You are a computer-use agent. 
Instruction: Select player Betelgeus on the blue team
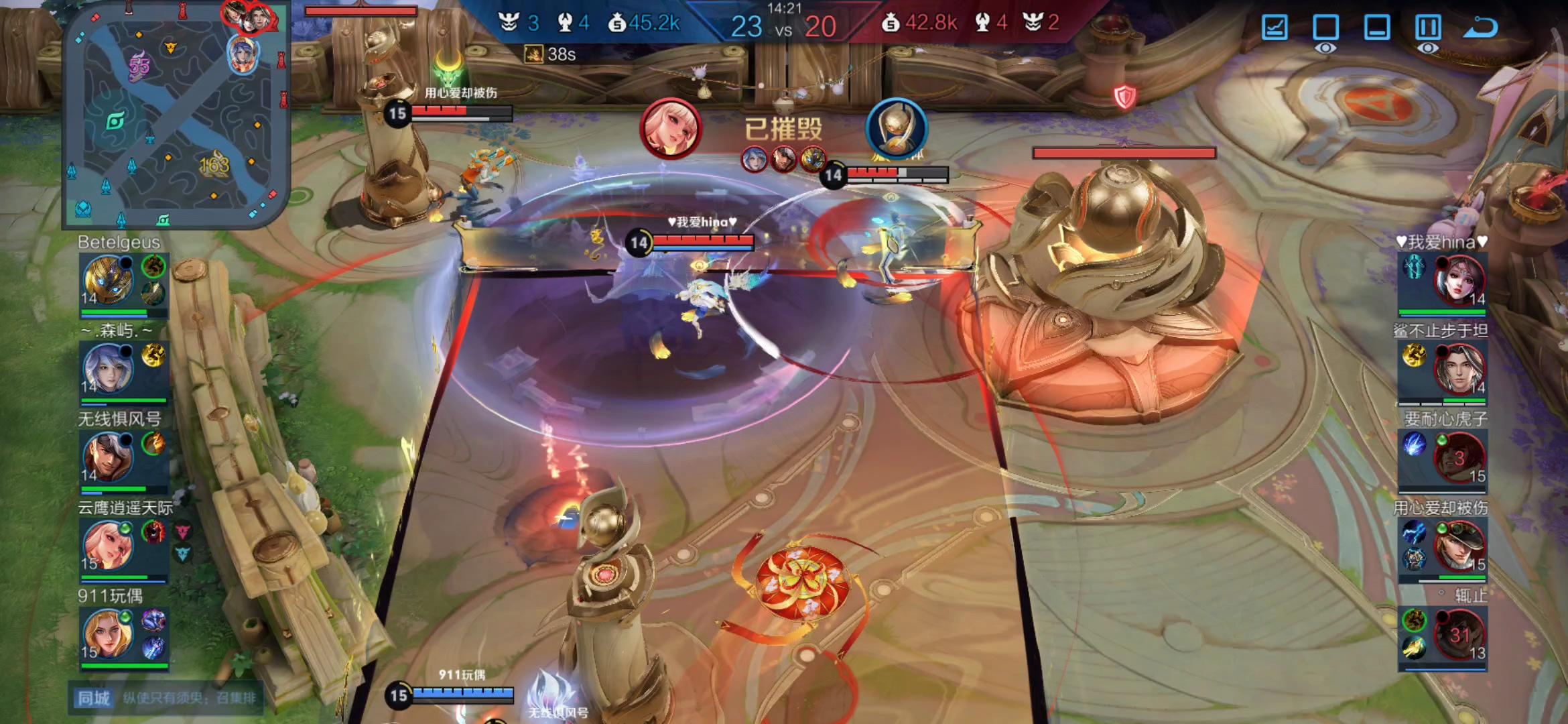point(108,280)
